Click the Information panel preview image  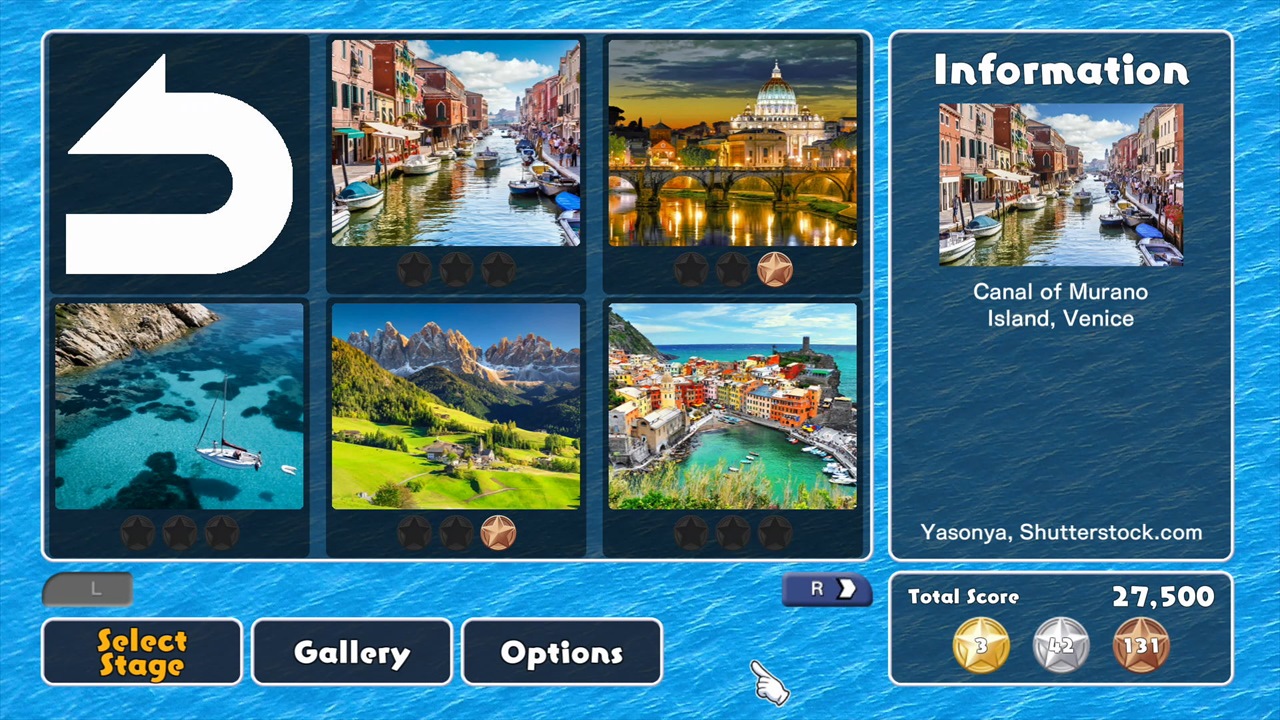[1060, 186]
